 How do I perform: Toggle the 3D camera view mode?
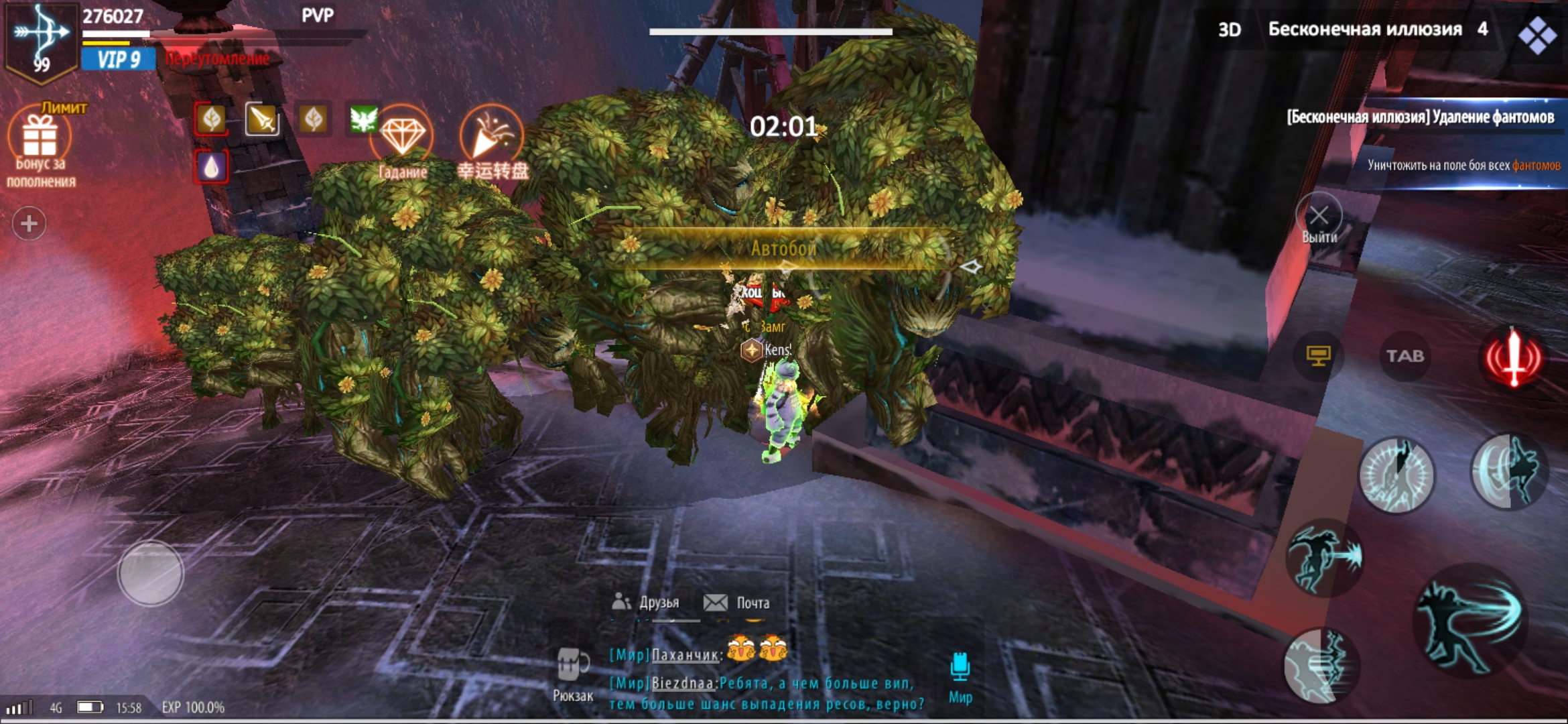tap(1229, 29)
